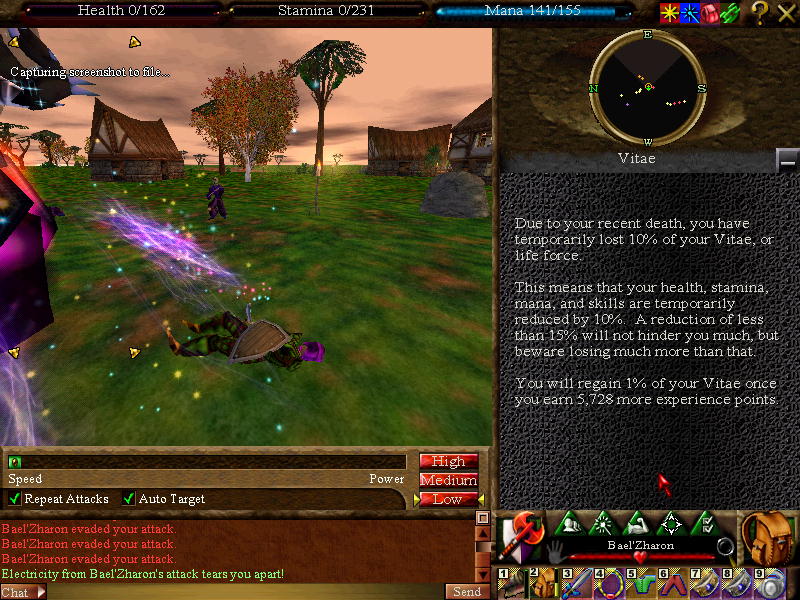Click the radar compass

point(648,88)
